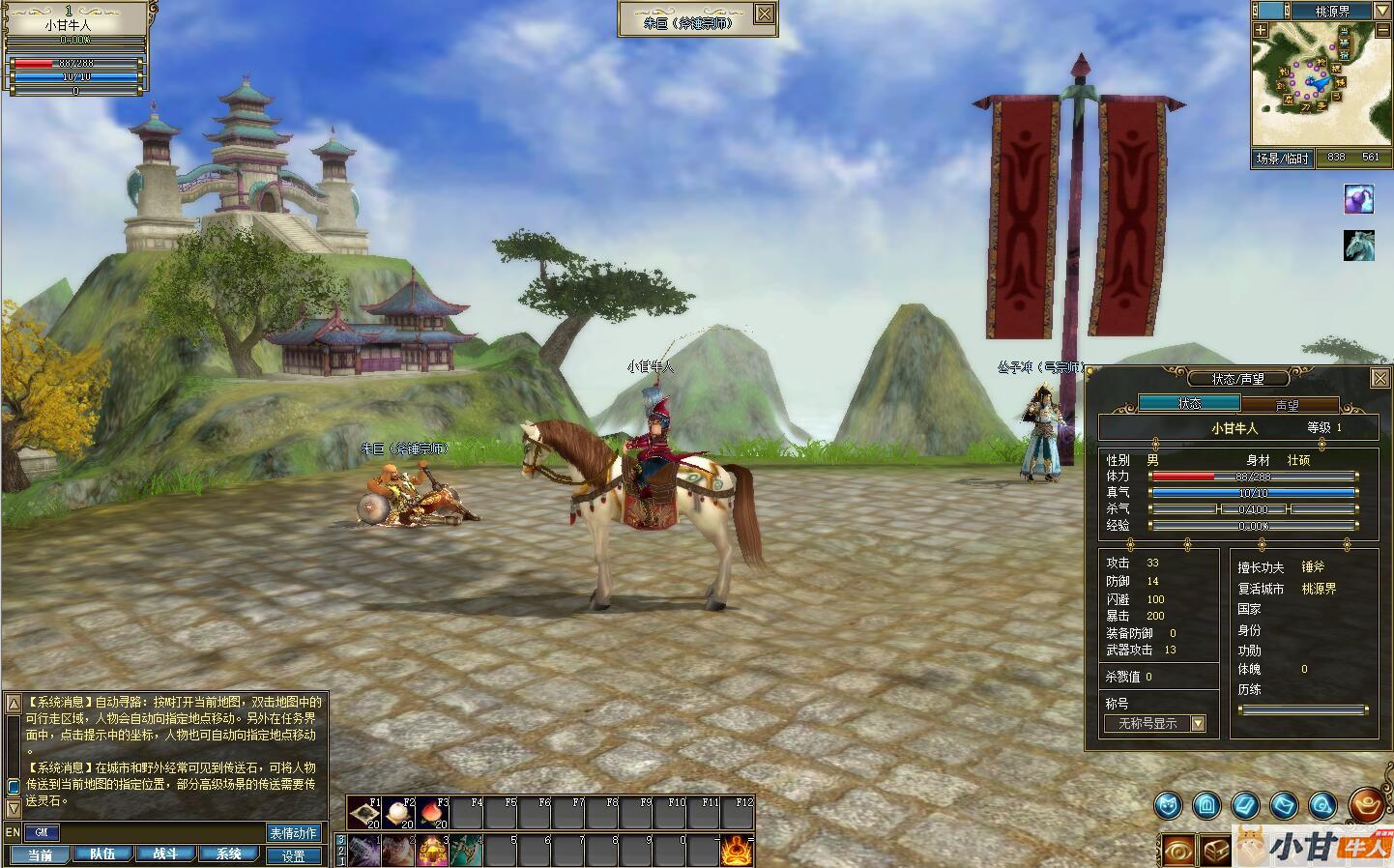This screenshot has height=868, width=1394.
Task: Switch chat to the 队伍 channel
Action: (102, 854)
